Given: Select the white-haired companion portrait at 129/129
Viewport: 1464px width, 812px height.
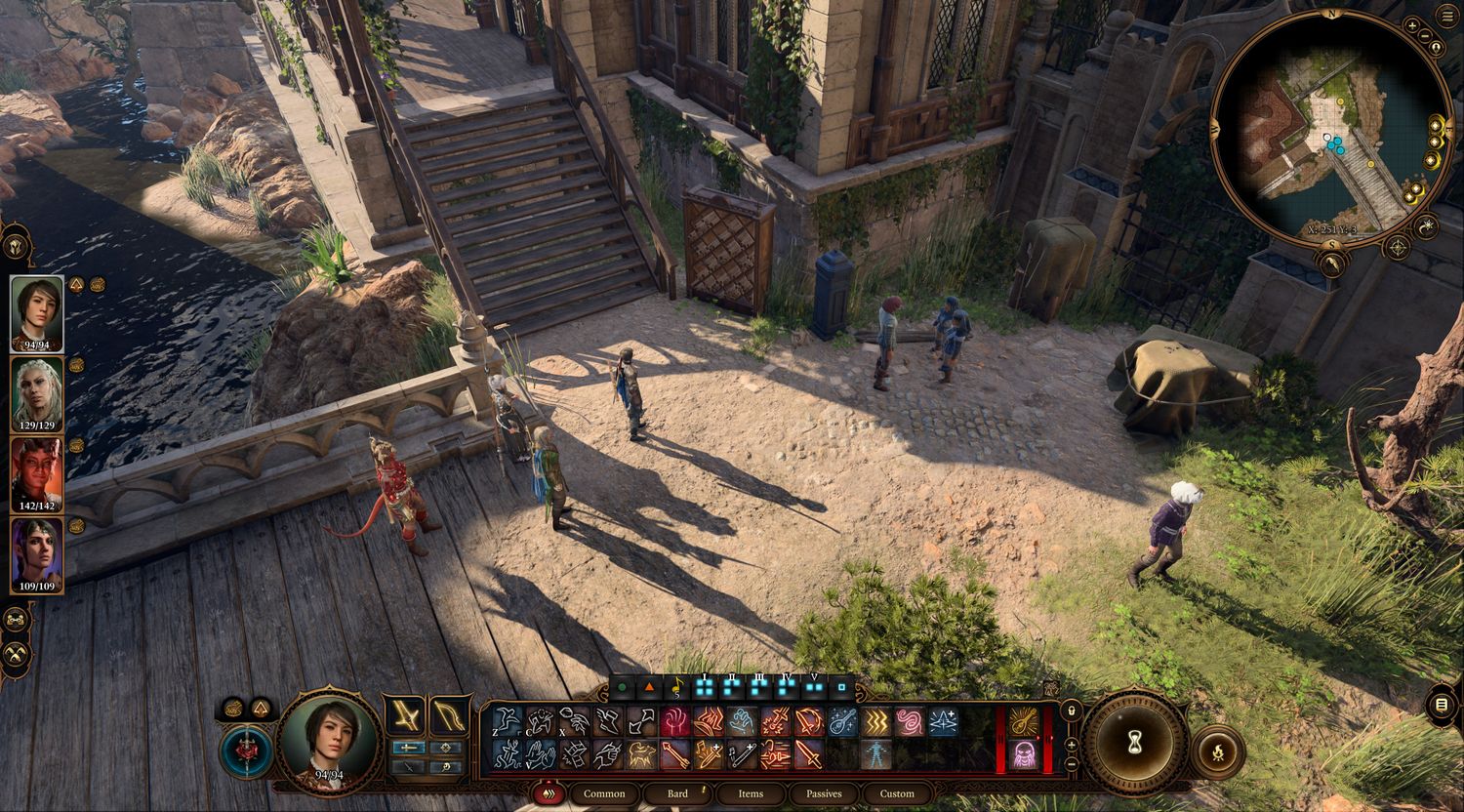Looking at the screenshot, I should coord(37,392).
